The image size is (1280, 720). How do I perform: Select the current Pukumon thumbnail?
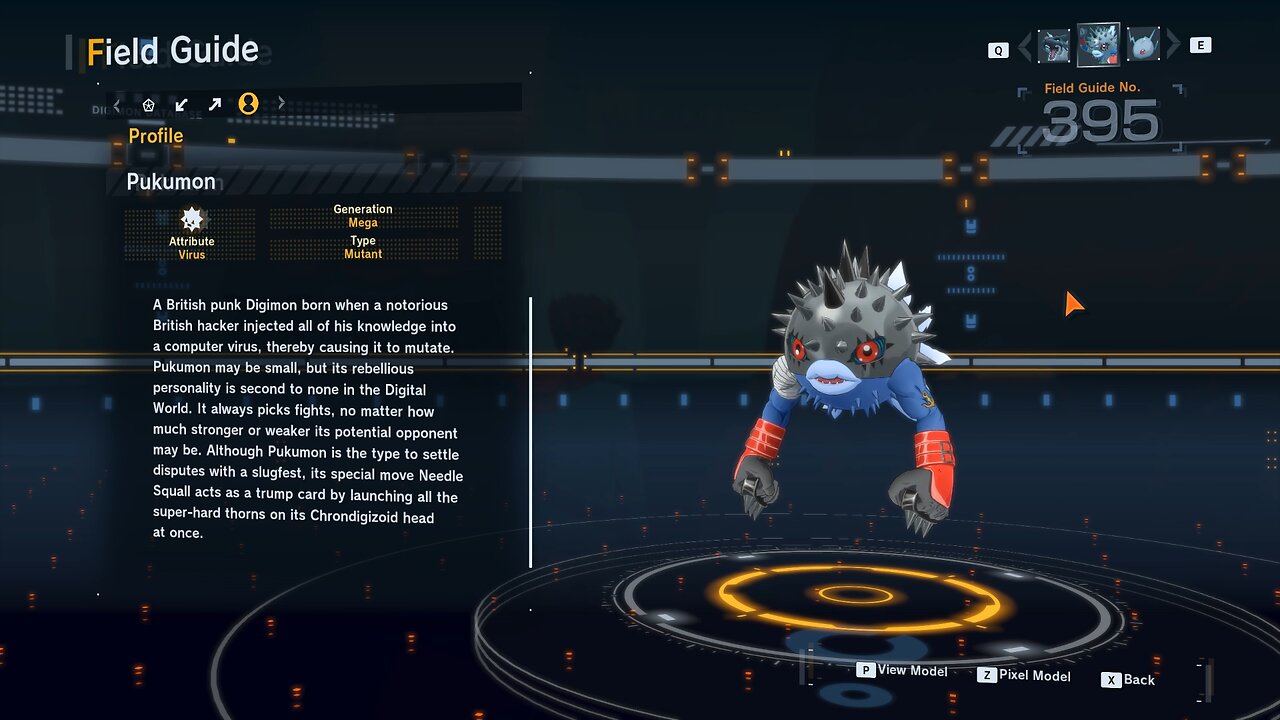(x=1098, y=45)
